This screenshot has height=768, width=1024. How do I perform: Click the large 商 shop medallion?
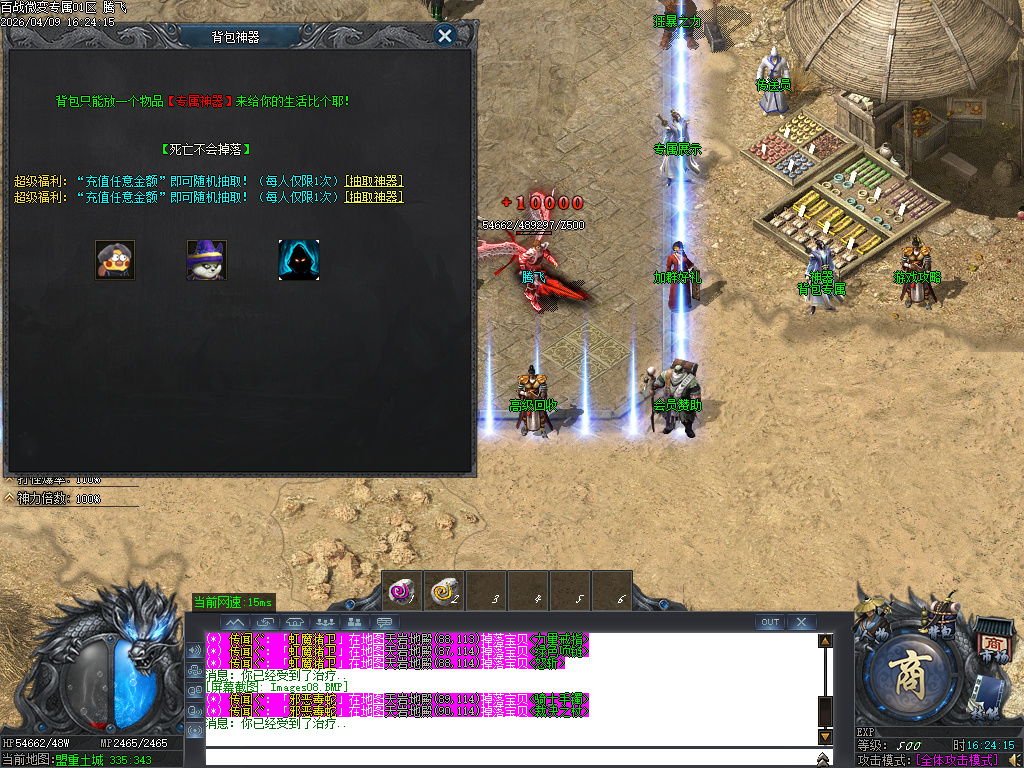coord(911,674)
